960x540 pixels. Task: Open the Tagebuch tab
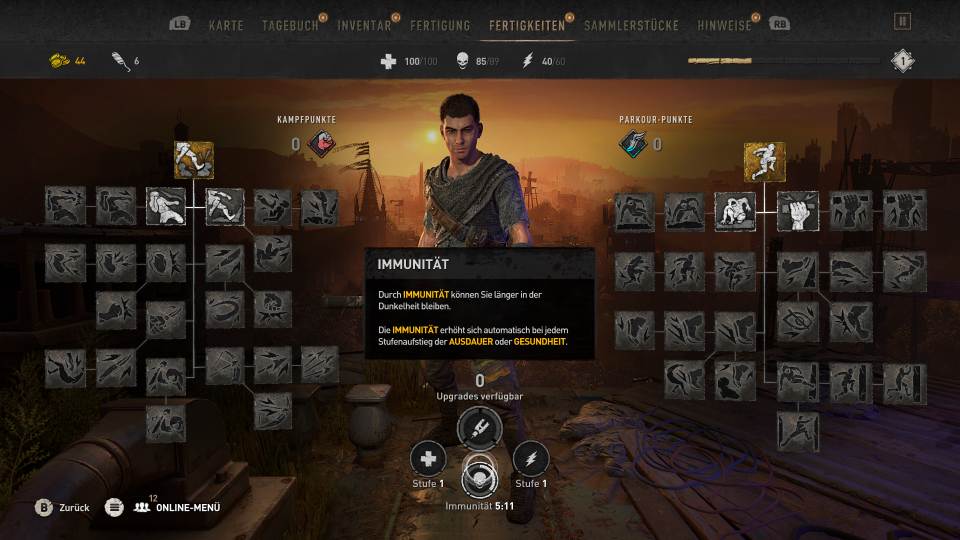pyautogui.click(x=290, y=25)
